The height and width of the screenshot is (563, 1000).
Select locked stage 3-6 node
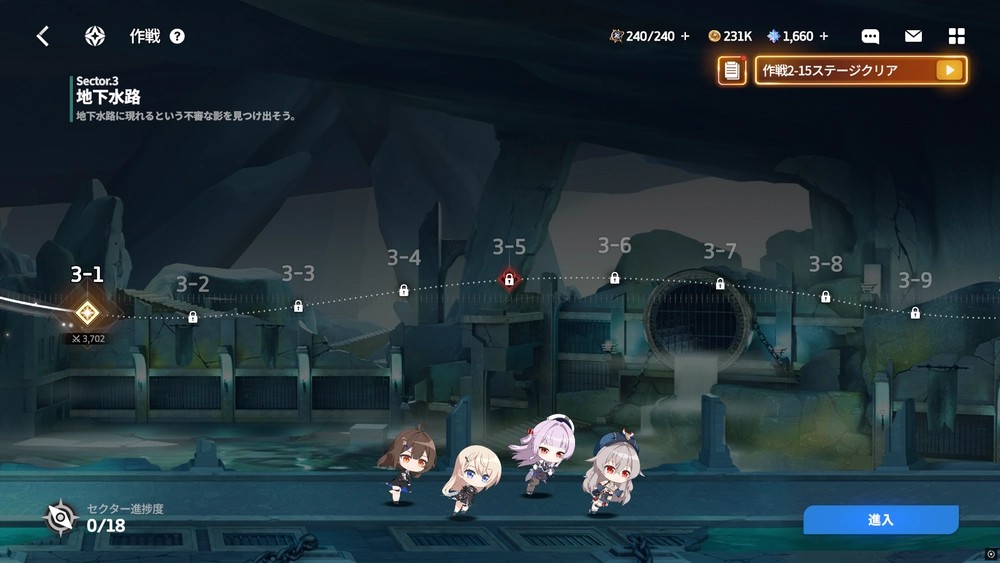[x=615, y=278]
